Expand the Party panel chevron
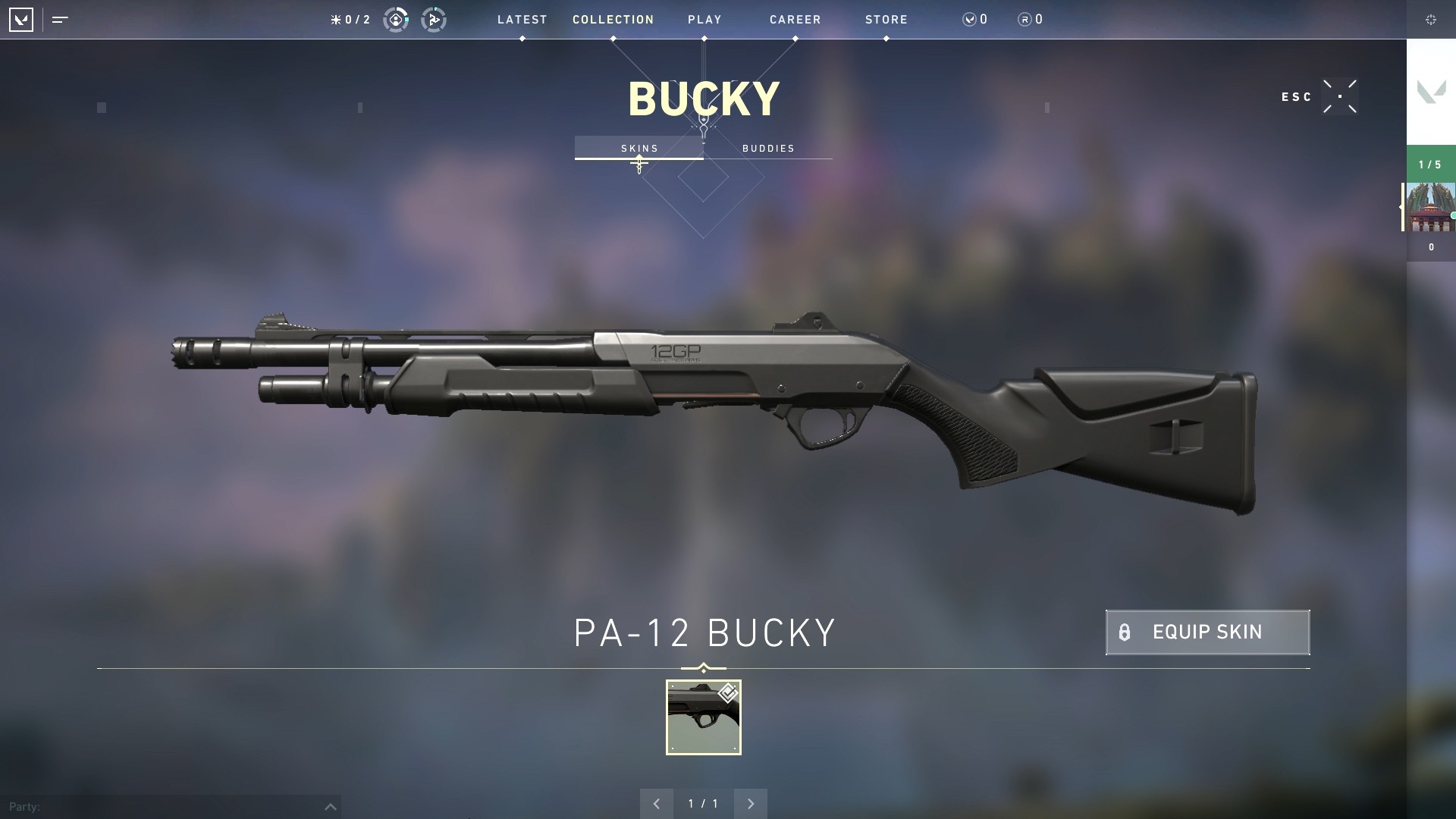The width and height of the screenshot is (1456, 819). point(330,806)
